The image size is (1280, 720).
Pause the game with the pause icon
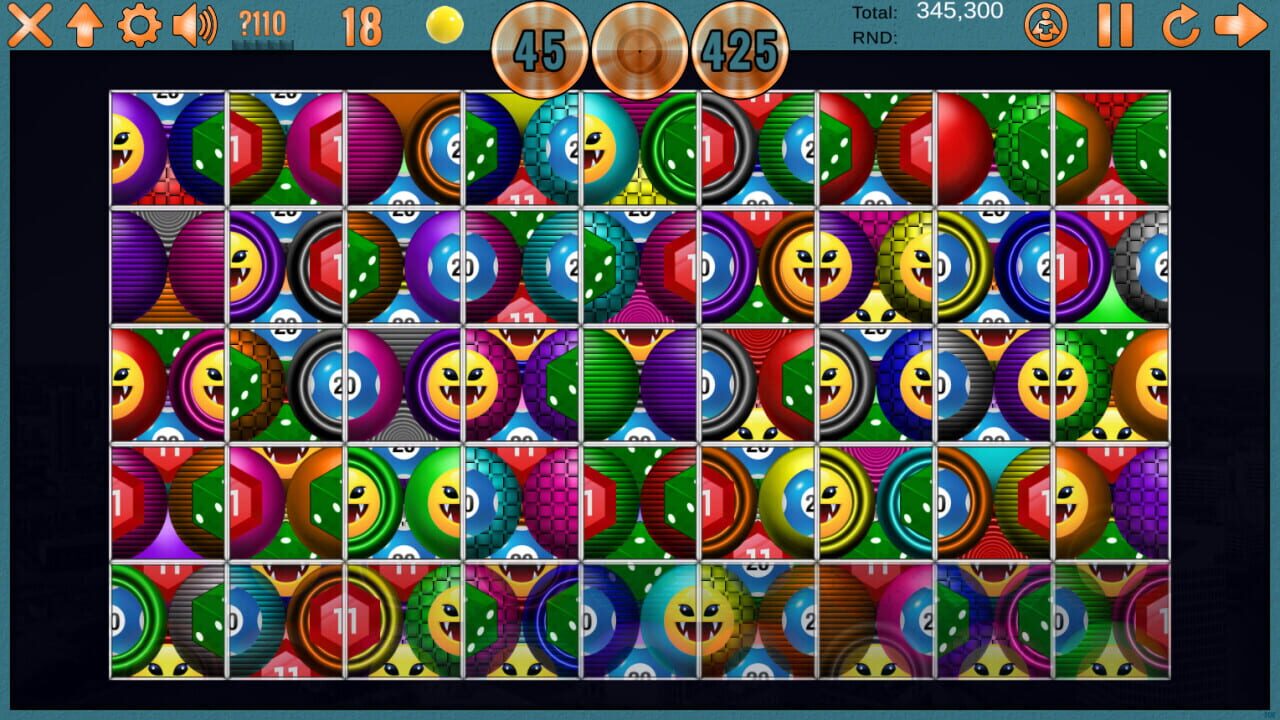(1118, 28)
